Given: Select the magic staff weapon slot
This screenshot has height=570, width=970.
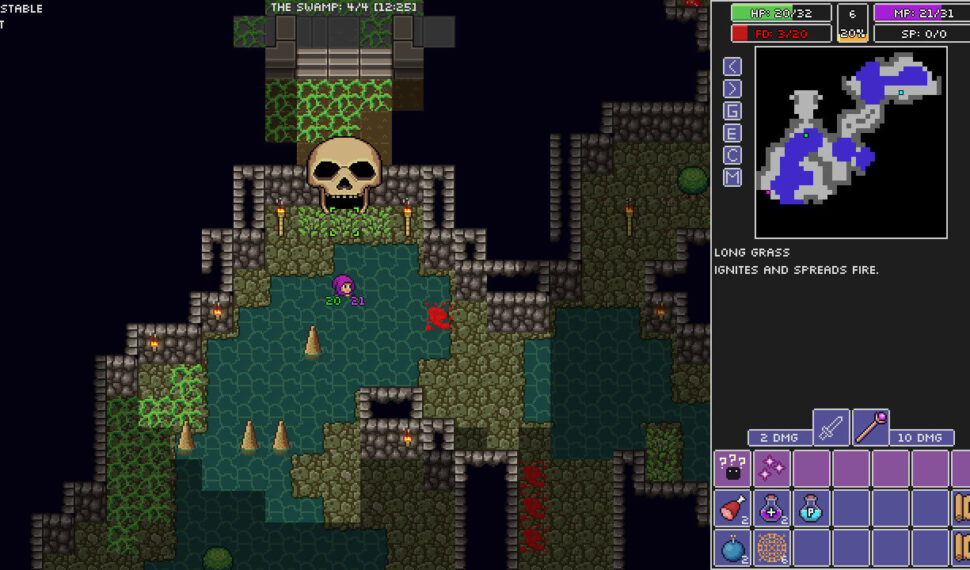Looking at the screenshot, I should (870, 428).
